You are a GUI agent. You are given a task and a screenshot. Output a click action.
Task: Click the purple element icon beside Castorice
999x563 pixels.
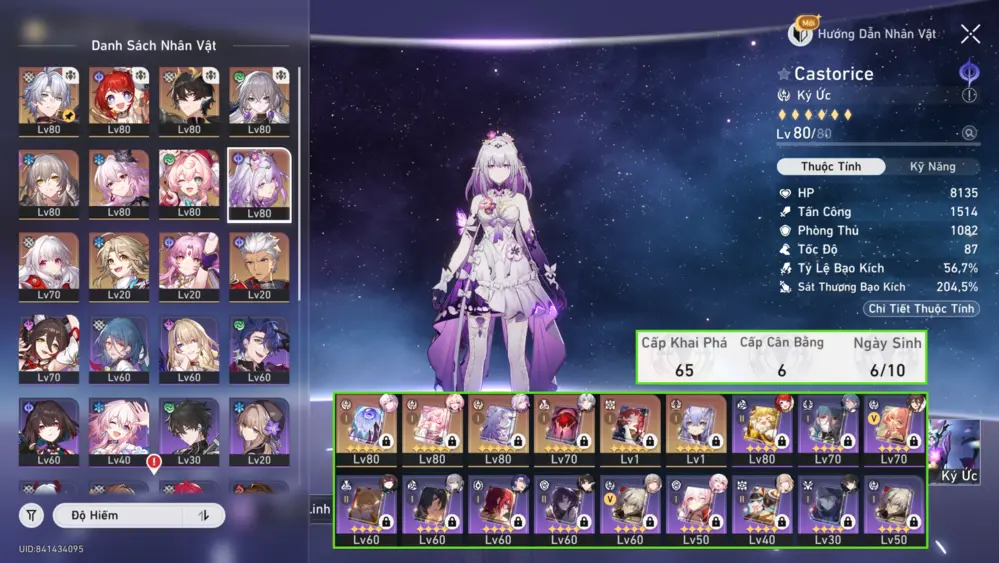(968, 72)
